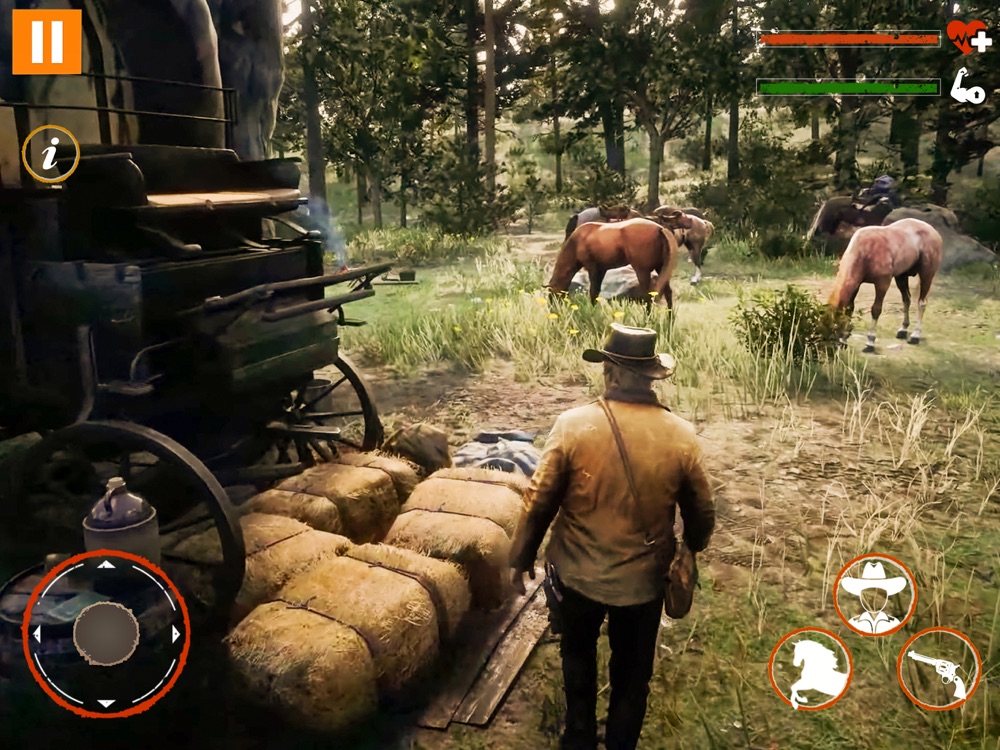
Task: Tap the virtual joystick's down arrow
Action: [106, 703]
